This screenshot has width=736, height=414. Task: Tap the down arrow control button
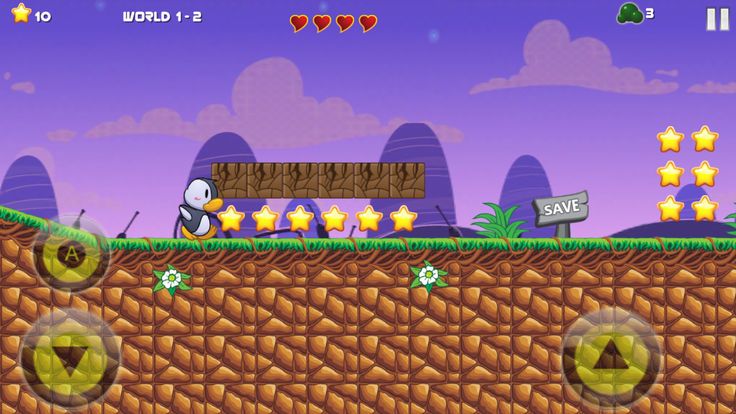coord(70,357)
